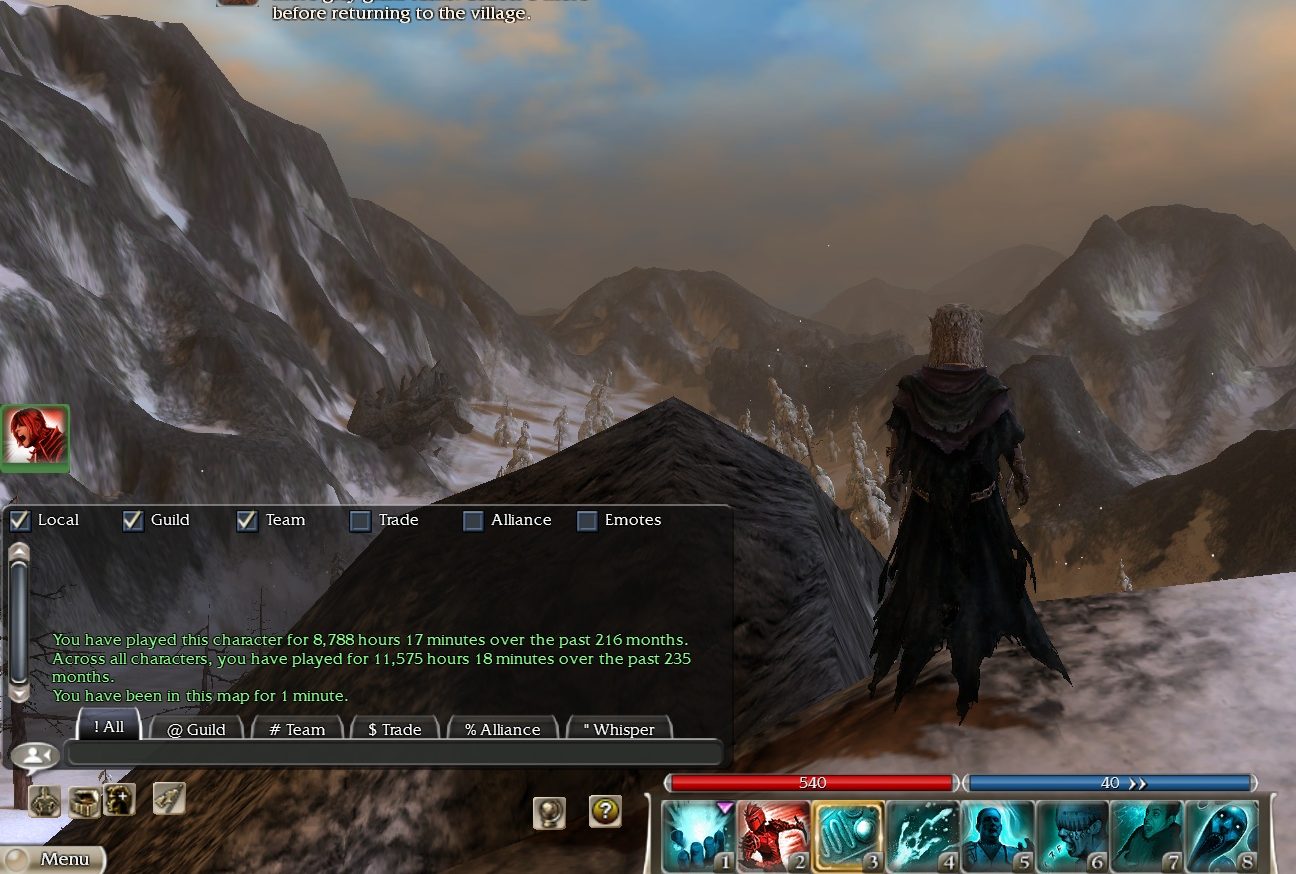Cast the screaming ghost skill in slot 8

[1222, 836]
